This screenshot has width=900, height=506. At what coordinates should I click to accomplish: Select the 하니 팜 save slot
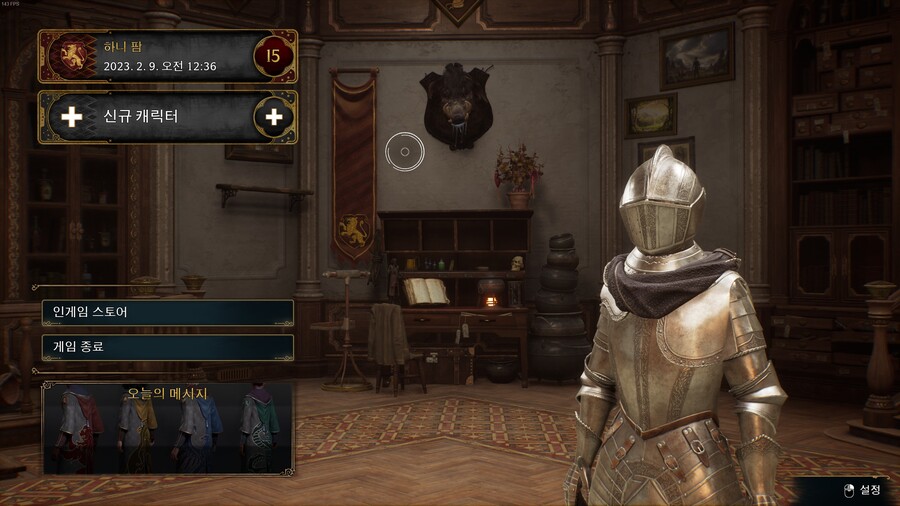click(x=167, y=56)
